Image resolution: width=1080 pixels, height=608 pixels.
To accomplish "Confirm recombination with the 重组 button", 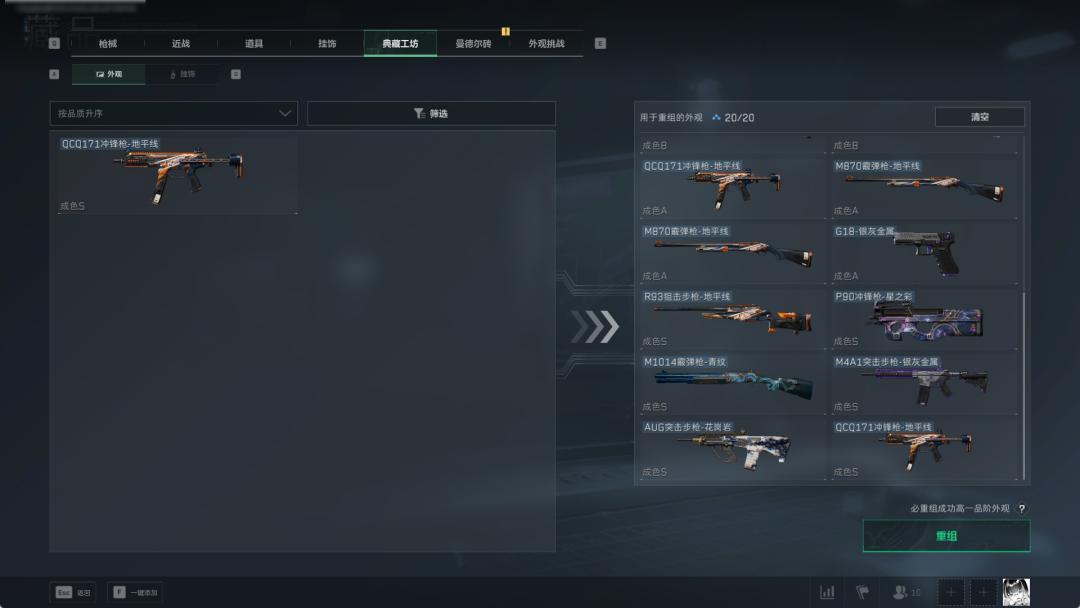I will [x=946, y=536].
